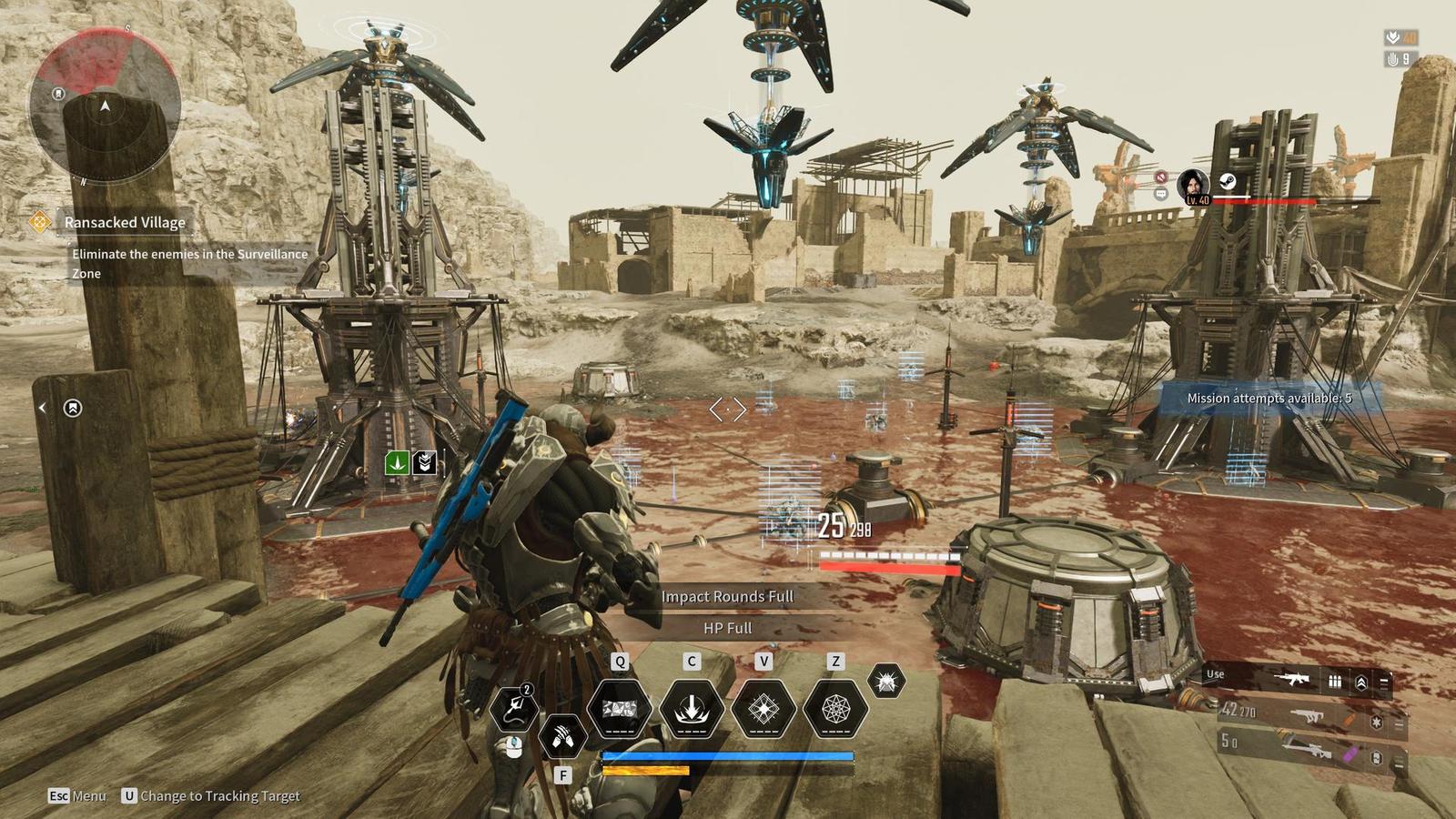Click the white chevron buff icon

(x=424, y=462)
